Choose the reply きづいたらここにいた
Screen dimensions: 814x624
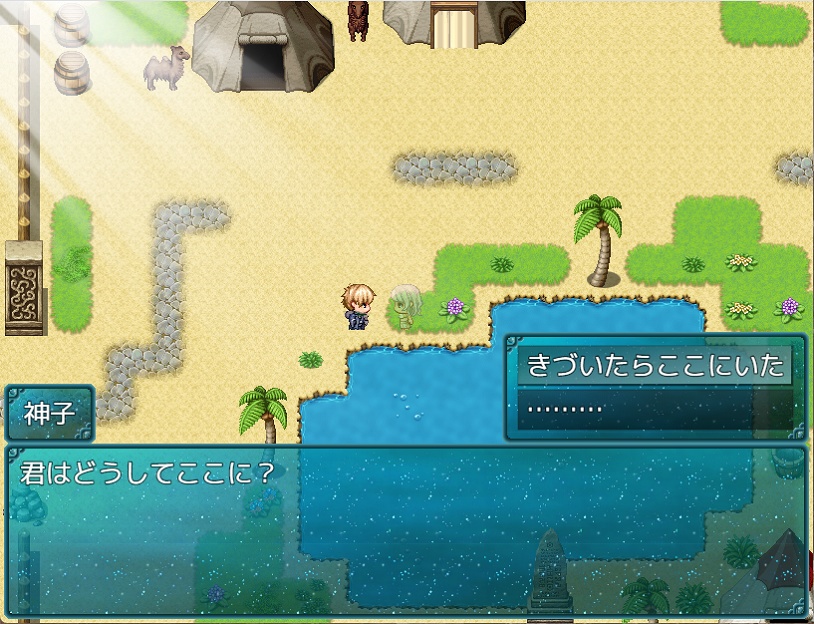tap(654, 367)
